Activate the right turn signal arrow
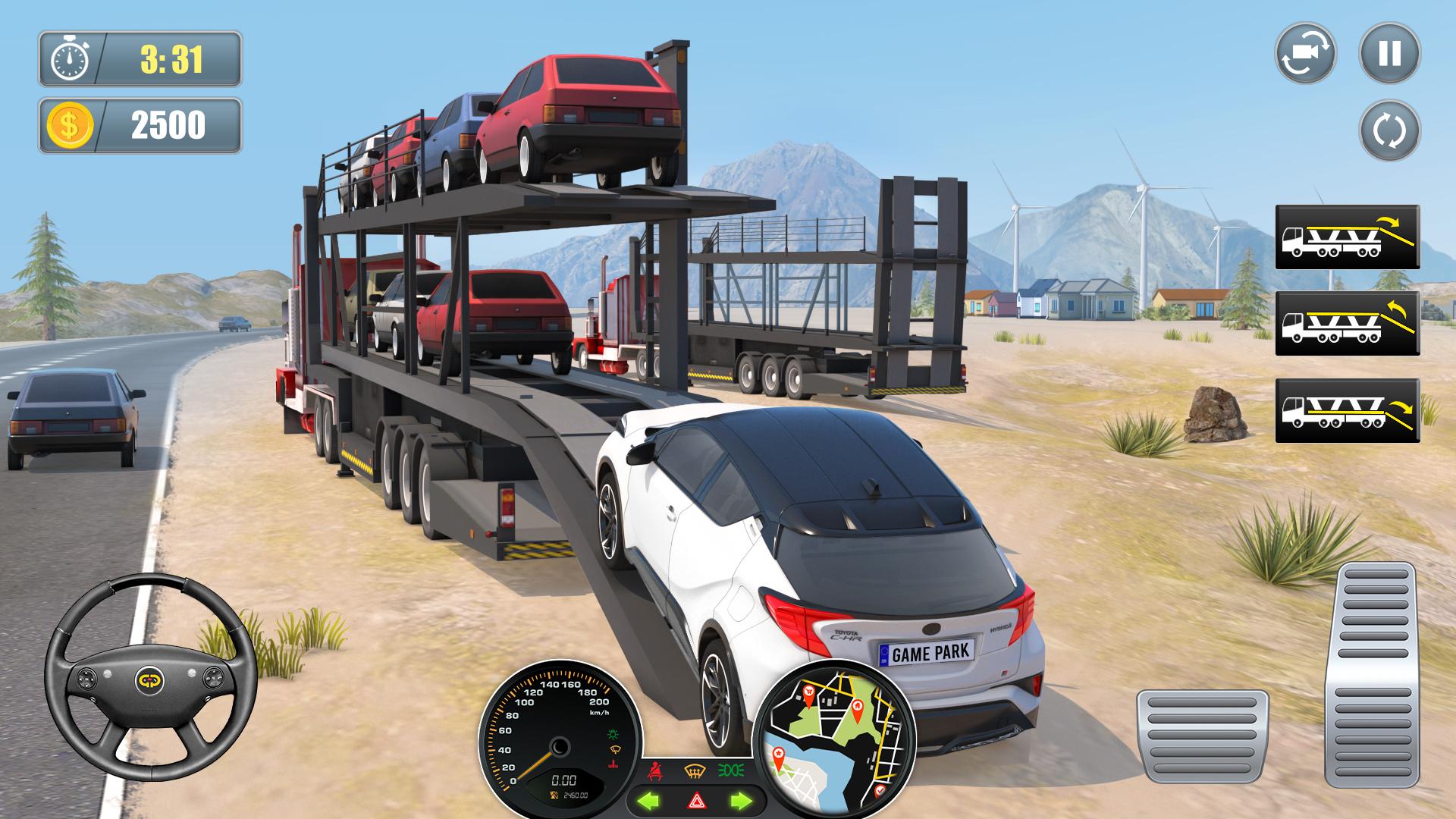1456x819 pixels. click(x=740, y=800)
